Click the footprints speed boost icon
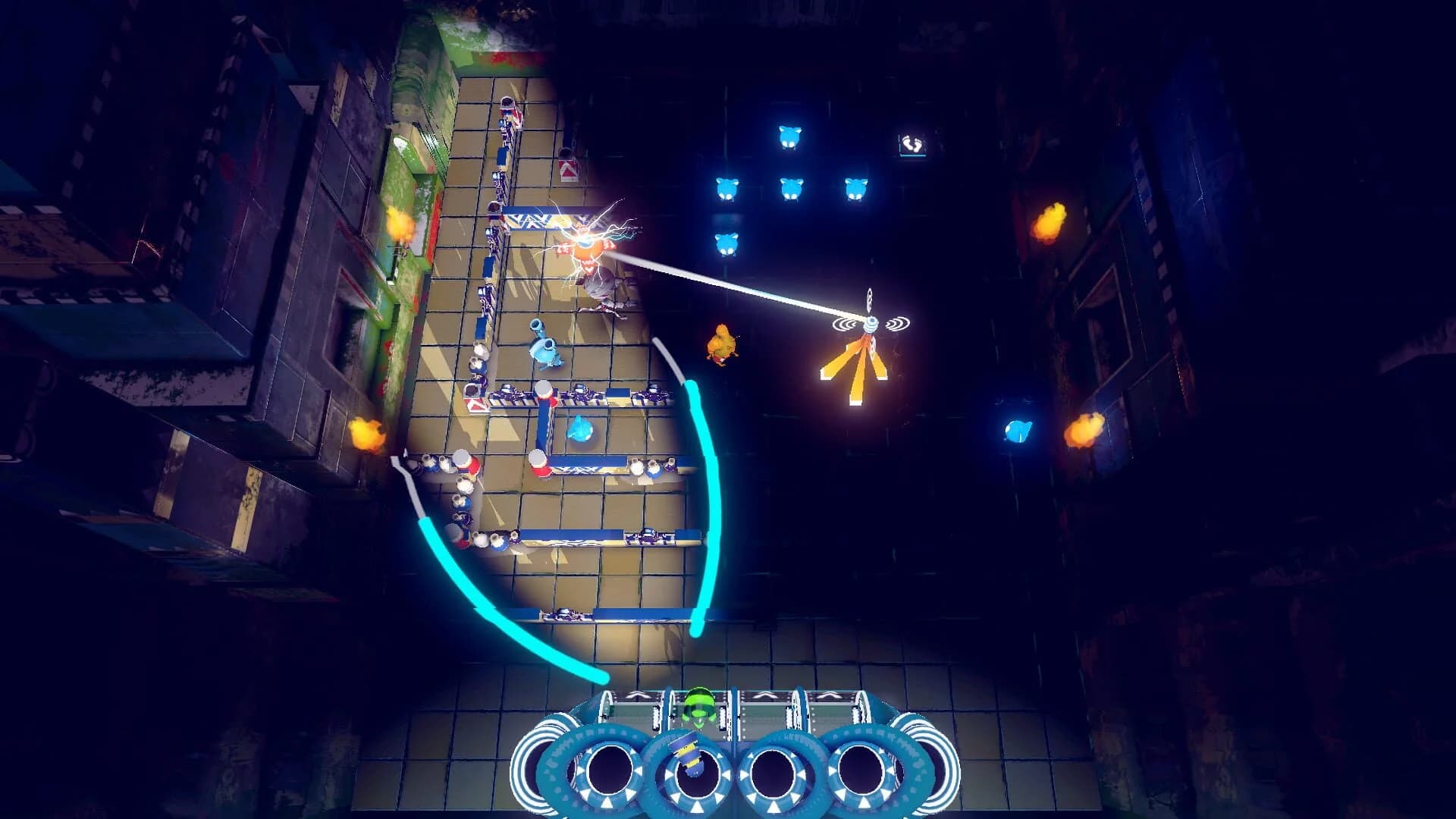The width and height of the screenshot is (1456, 819). pos(912,143)
